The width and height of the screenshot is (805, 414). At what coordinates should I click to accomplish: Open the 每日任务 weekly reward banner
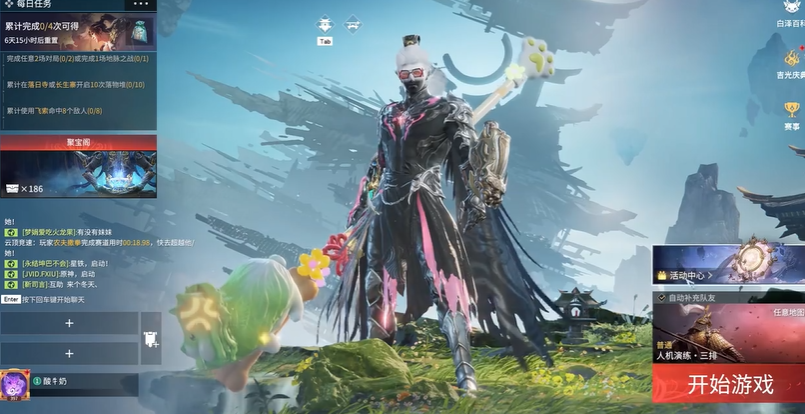78,31
